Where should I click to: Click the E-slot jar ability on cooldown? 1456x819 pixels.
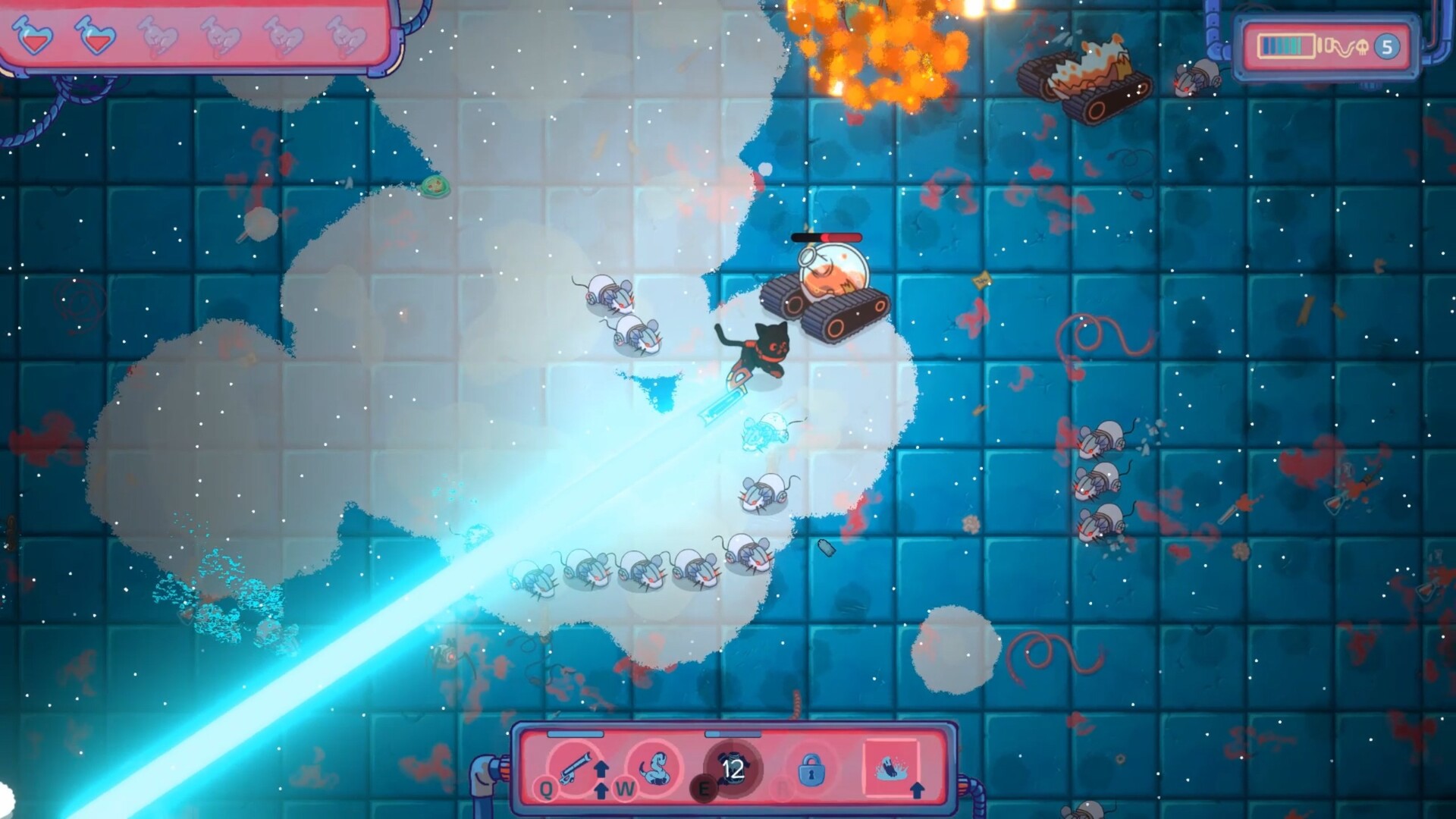(x=733, y=767)
